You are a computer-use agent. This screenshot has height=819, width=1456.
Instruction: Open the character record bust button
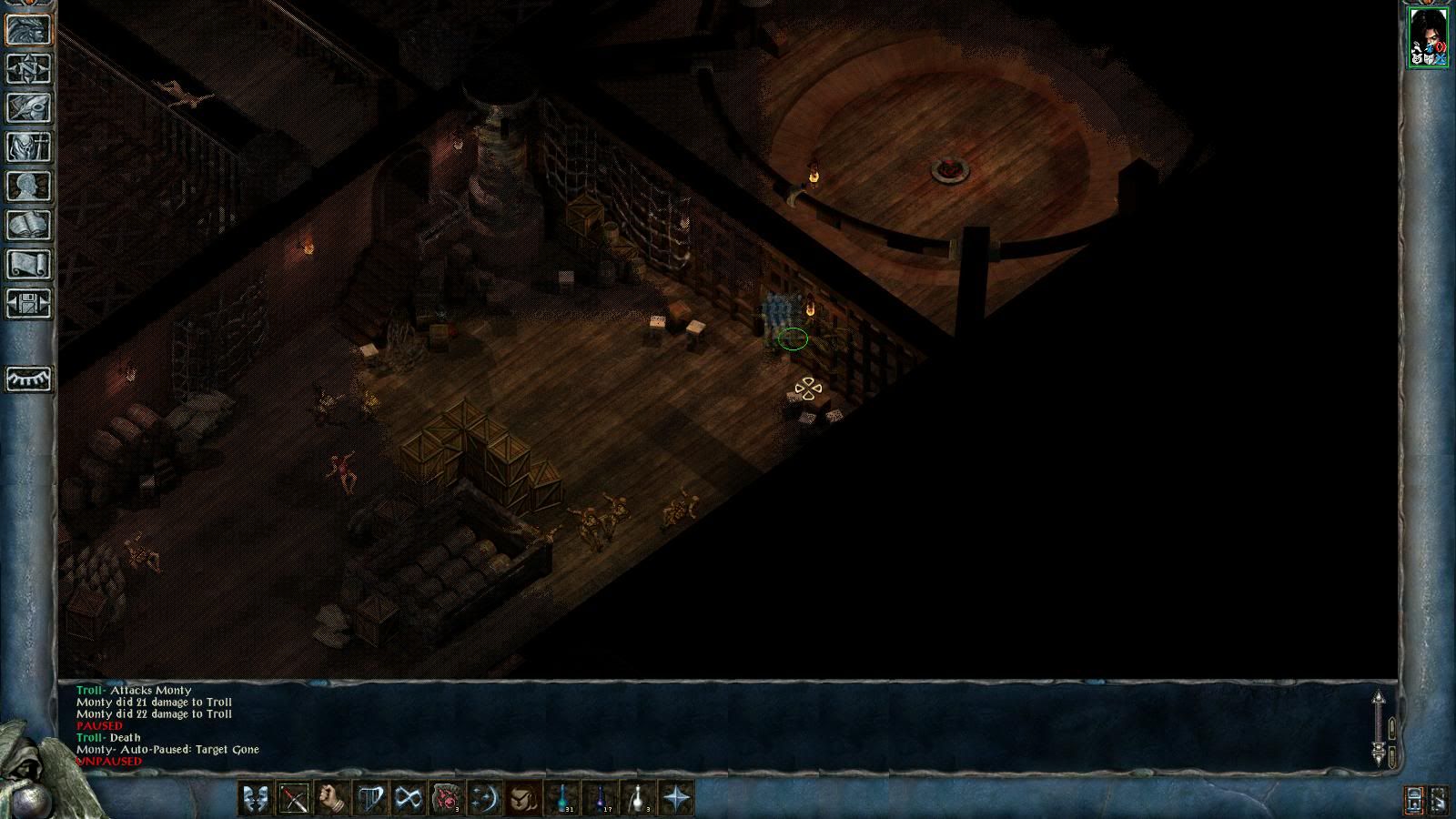28,186
